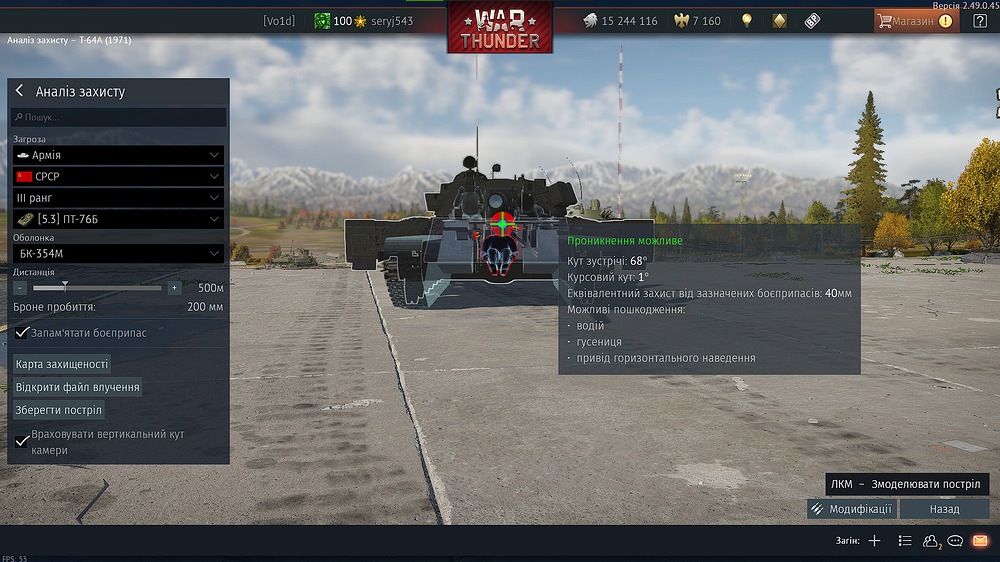The height and width of the screenshot is (562, 1000).
Task: Open the envelope mail icon
Action: (980, 541)
